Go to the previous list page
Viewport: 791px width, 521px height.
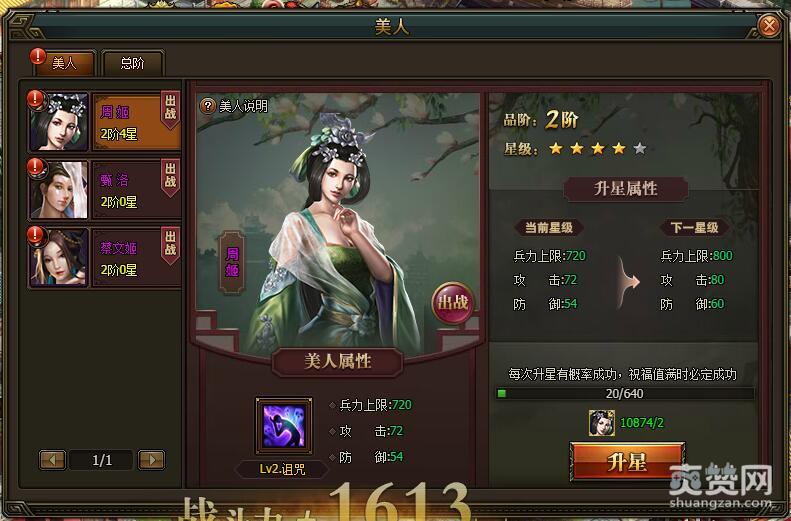[52, 460]
